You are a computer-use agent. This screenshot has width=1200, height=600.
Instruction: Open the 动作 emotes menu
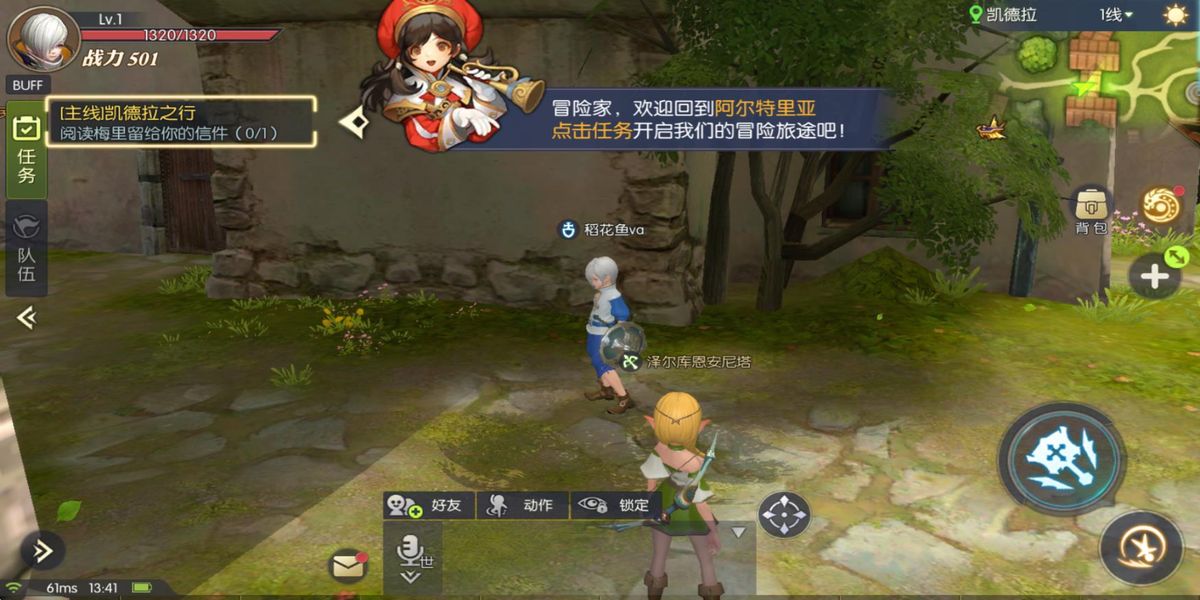[x=522, y=505]
